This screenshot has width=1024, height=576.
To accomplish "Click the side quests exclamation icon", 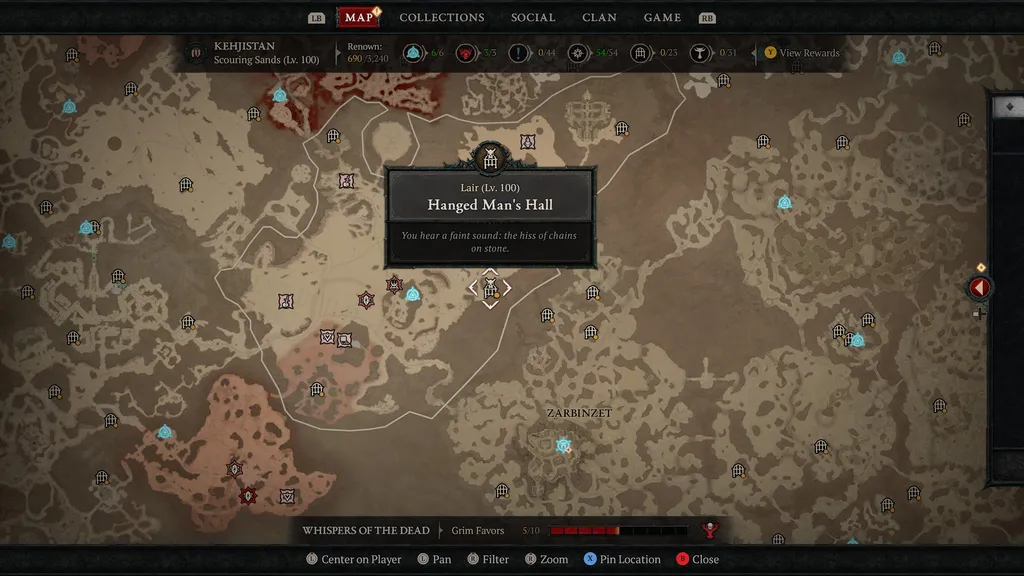I will (518, 53).
